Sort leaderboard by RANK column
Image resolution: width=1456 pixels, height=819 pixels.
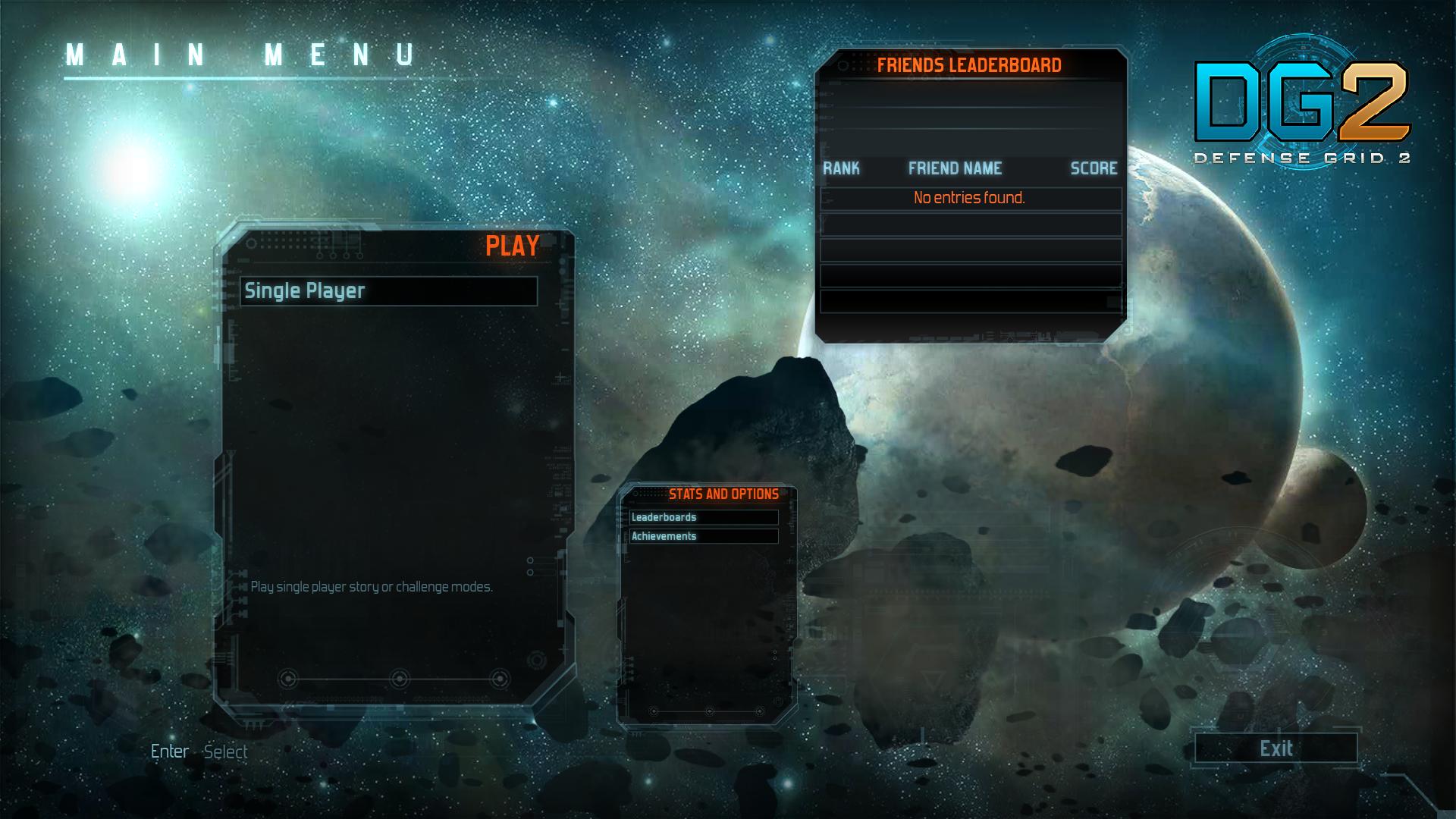coord(841,169)
